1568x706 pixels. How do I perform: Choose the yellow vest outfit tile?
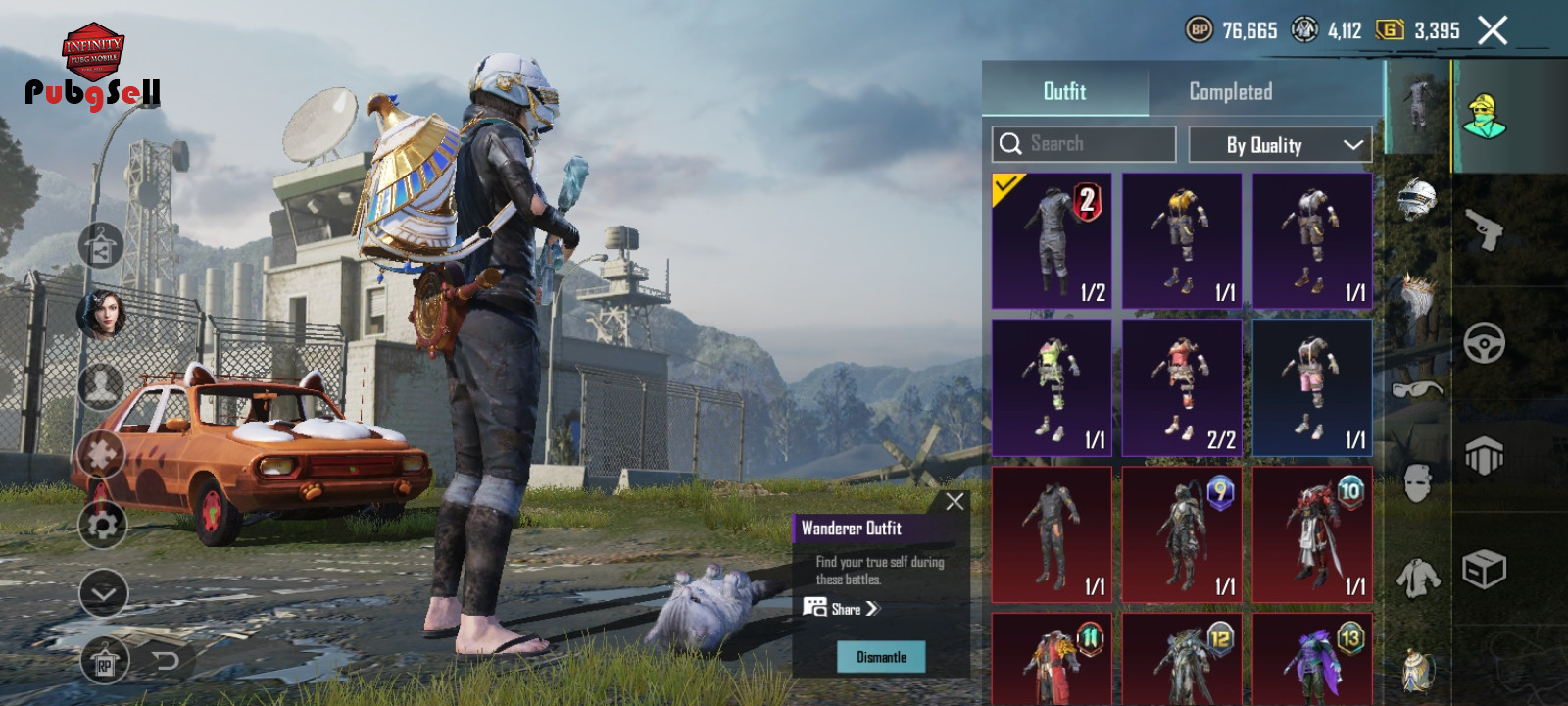pos(1182,241)
